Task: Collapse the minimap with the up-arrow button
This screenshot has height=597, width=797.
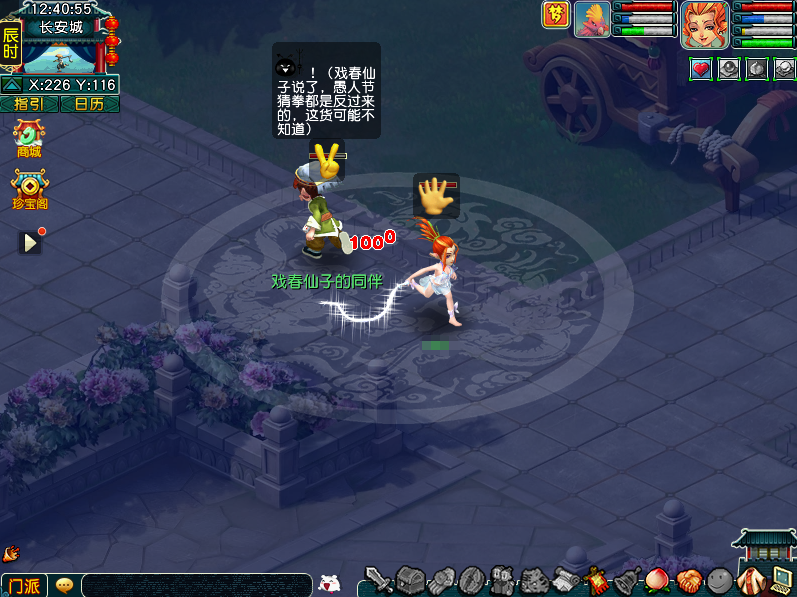Action: pos(12,85)
